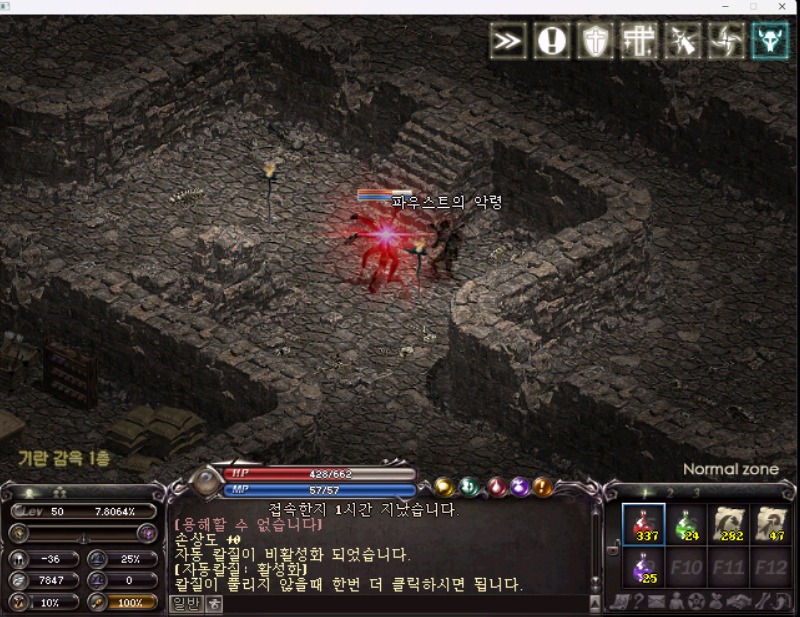Image resolution: width=800 pixels, height=617 pixels.
Task: Select the shield with cross icon
Action: pos(597,41)
